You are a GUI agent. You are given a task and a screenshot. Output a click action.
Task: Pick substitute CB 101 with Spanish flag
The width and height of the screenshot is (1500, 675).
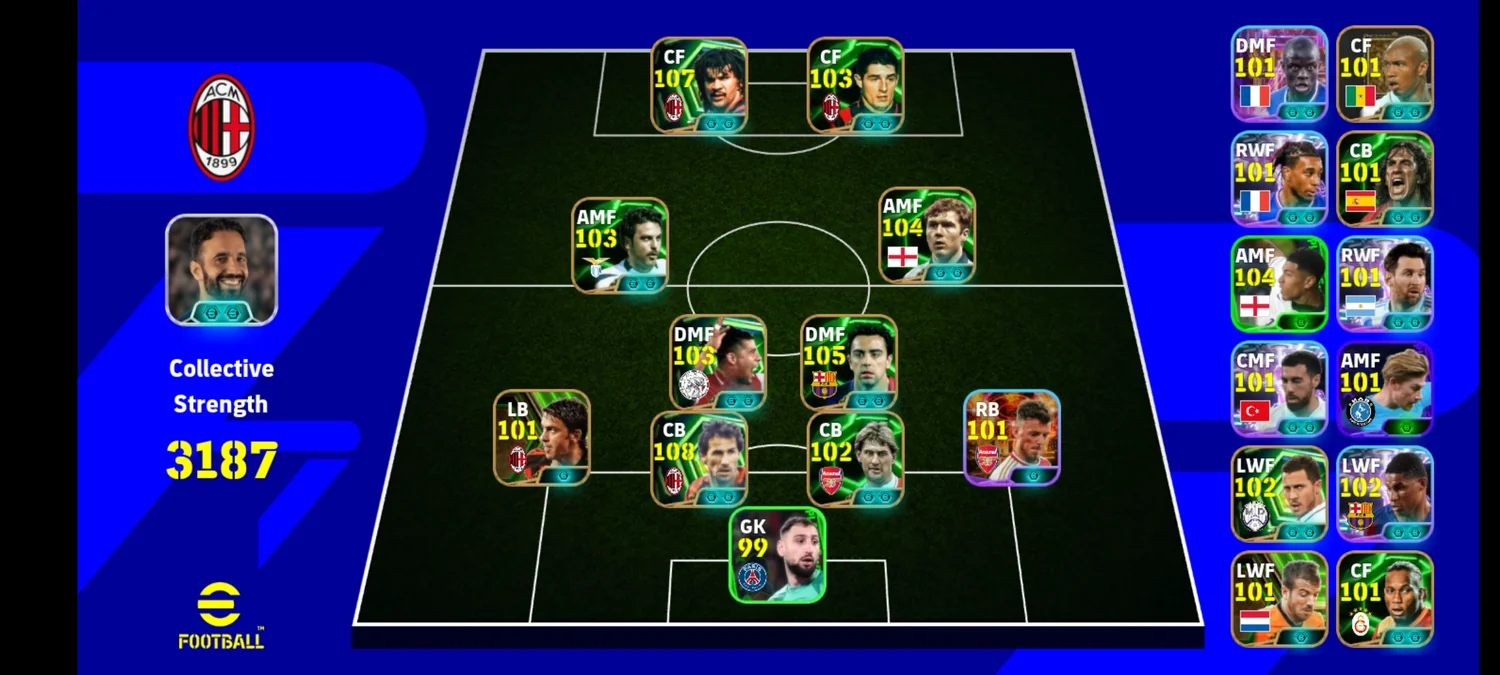(x=1385, y=179)
